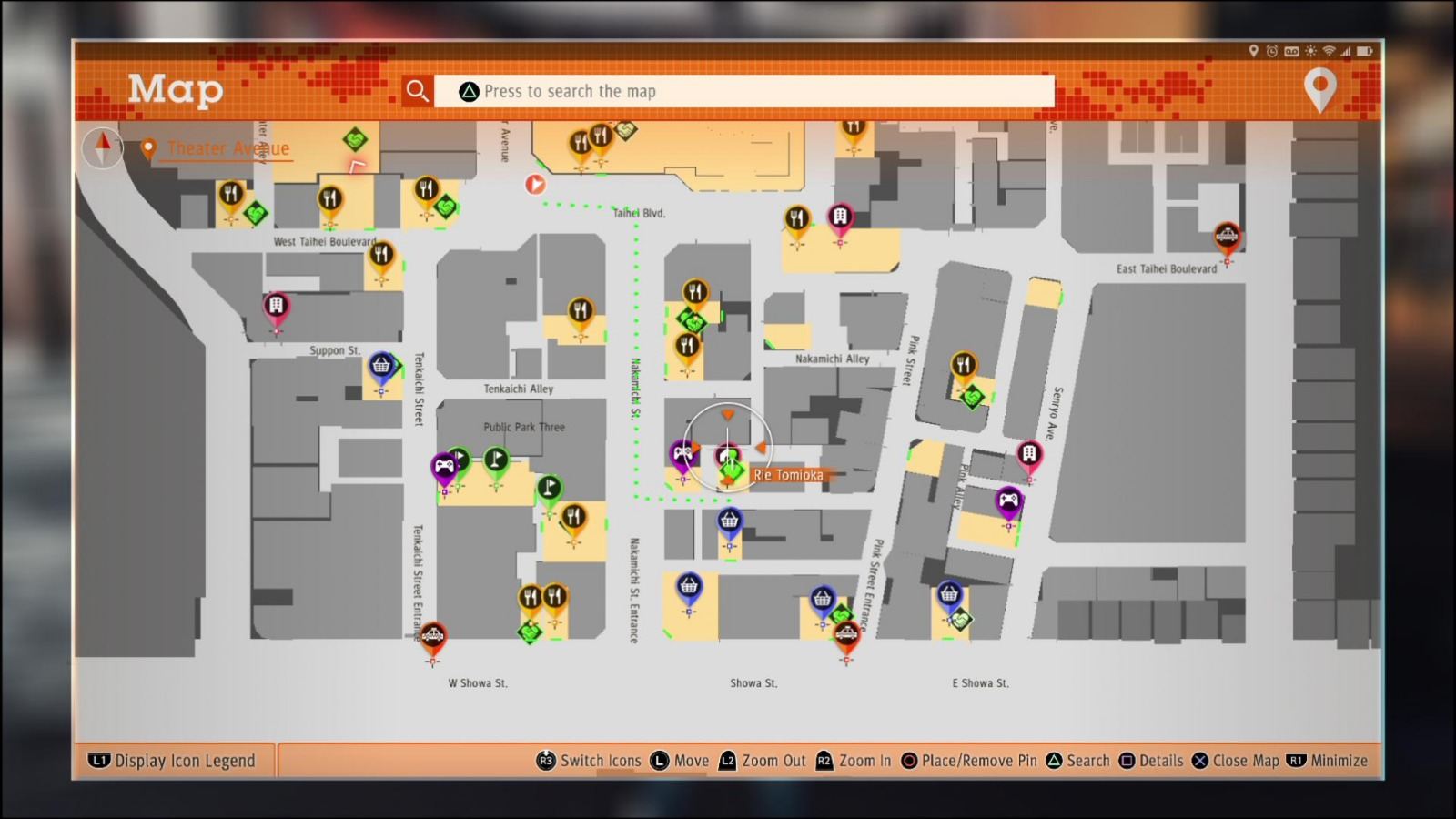1456x819 pixels.
Task: Click the magnifying glass search icon
Action: (x=418, y=90)
